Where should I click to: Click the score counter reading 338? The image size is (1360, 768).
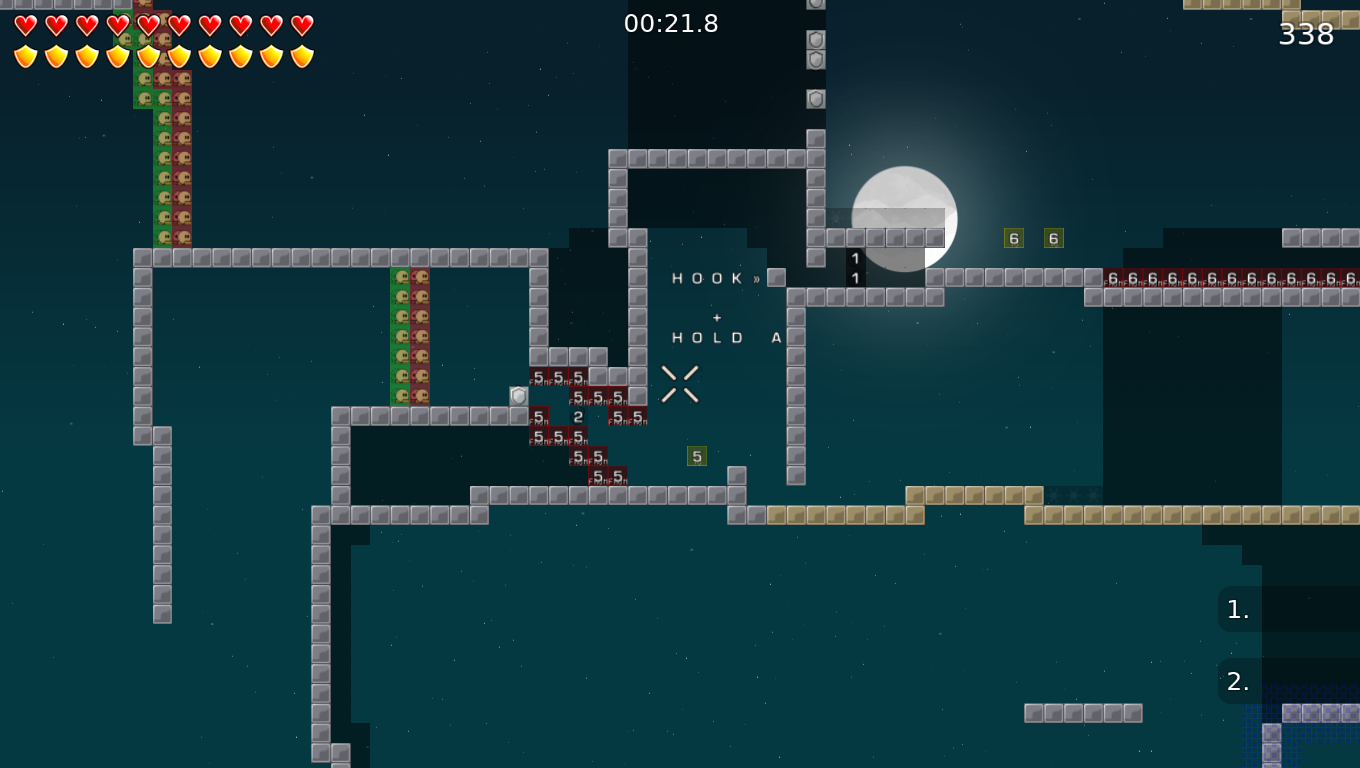[x=1307, y=35]
